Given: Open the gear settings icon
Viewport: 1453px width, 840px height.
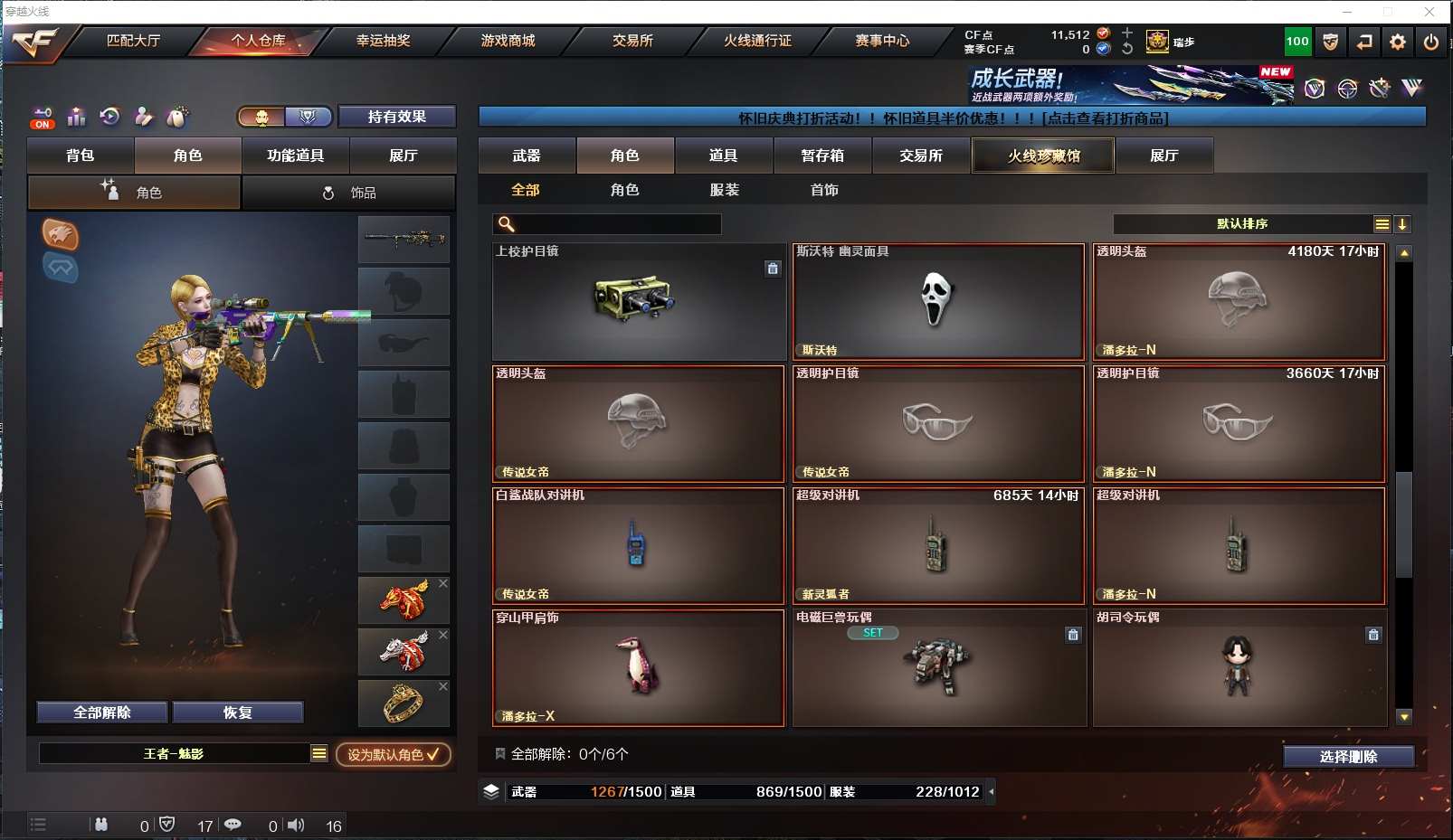Looking at the screenshot, I should pyautogui.click(x=1398, y=42).
